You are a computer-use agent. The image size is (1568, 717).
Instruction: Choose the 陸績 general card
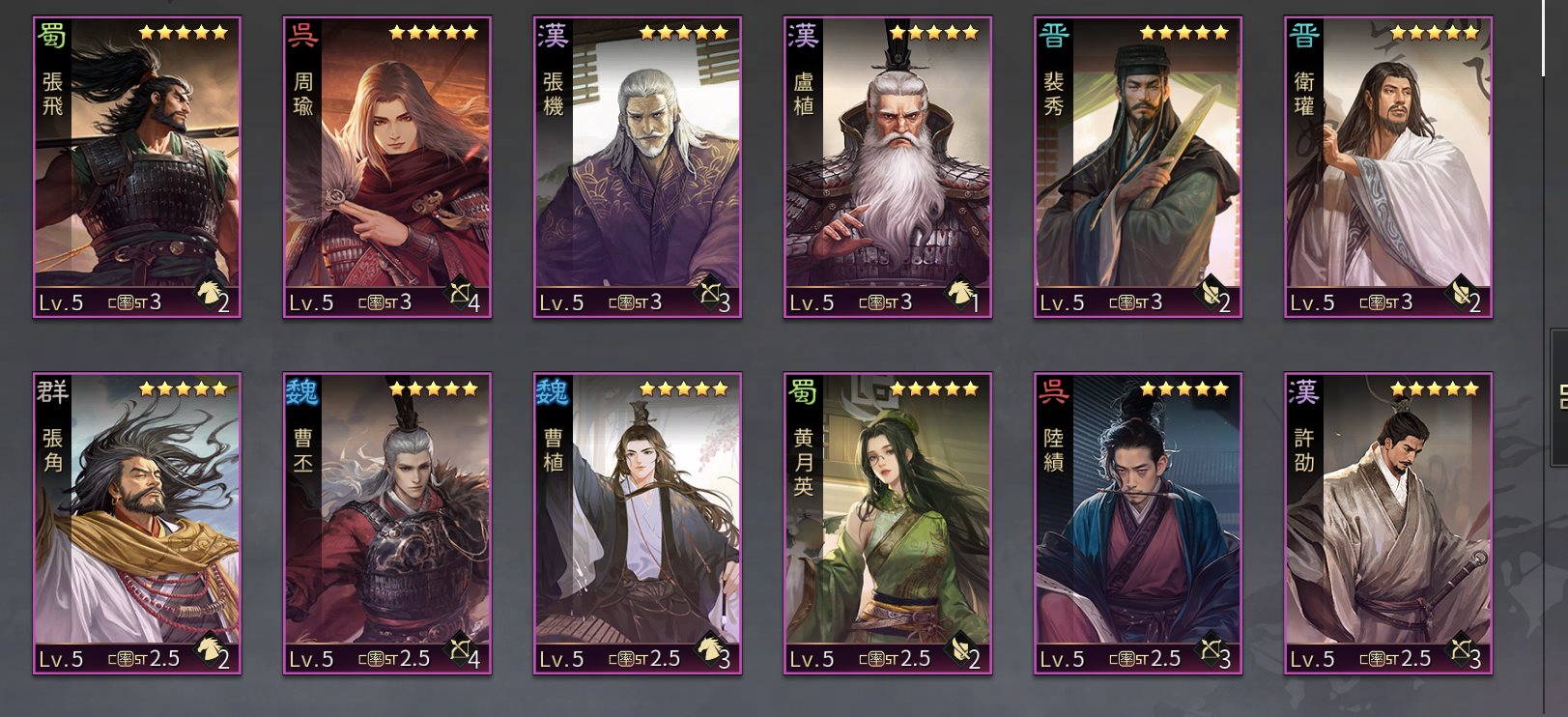click(x=1137, y=523)
